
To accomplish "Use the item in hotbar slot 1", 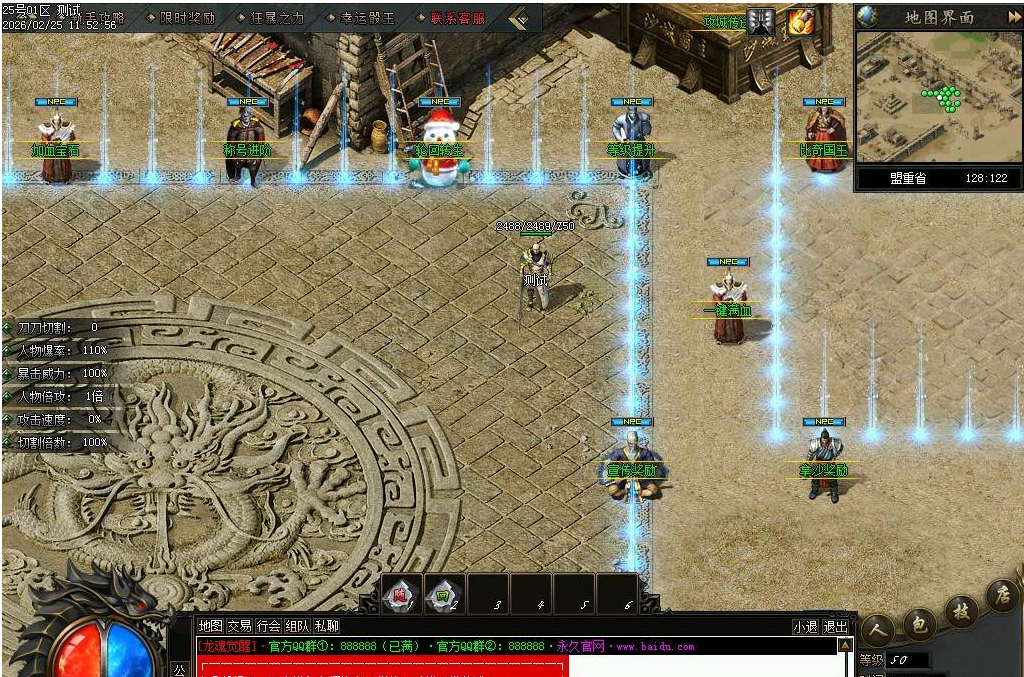I will (x=401, y=596).
